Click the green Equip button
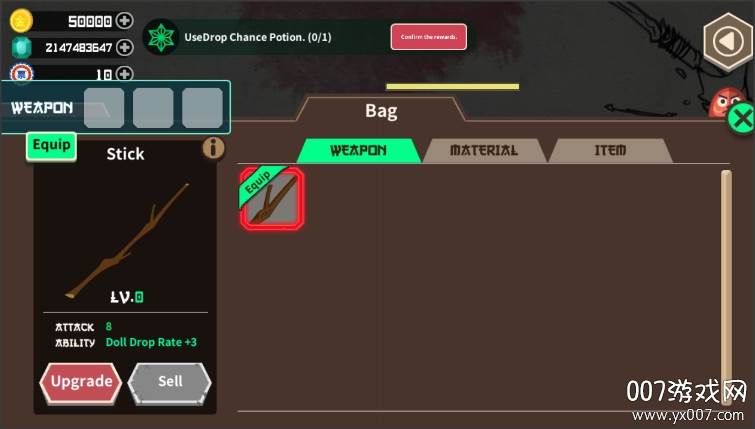Screen dimensions: 755x429 click(x=51, y=145)
